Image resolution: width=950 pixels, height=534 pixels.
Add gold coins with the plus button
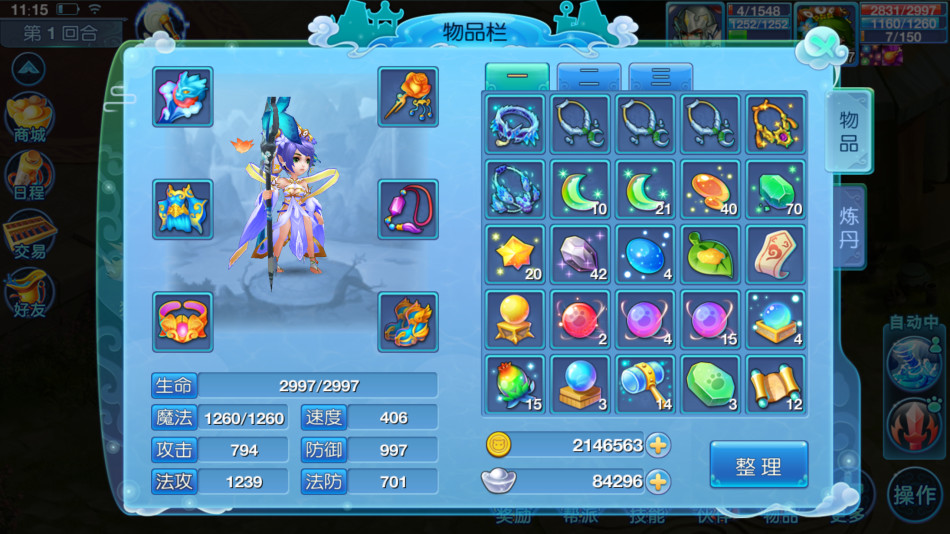point(657,445)
